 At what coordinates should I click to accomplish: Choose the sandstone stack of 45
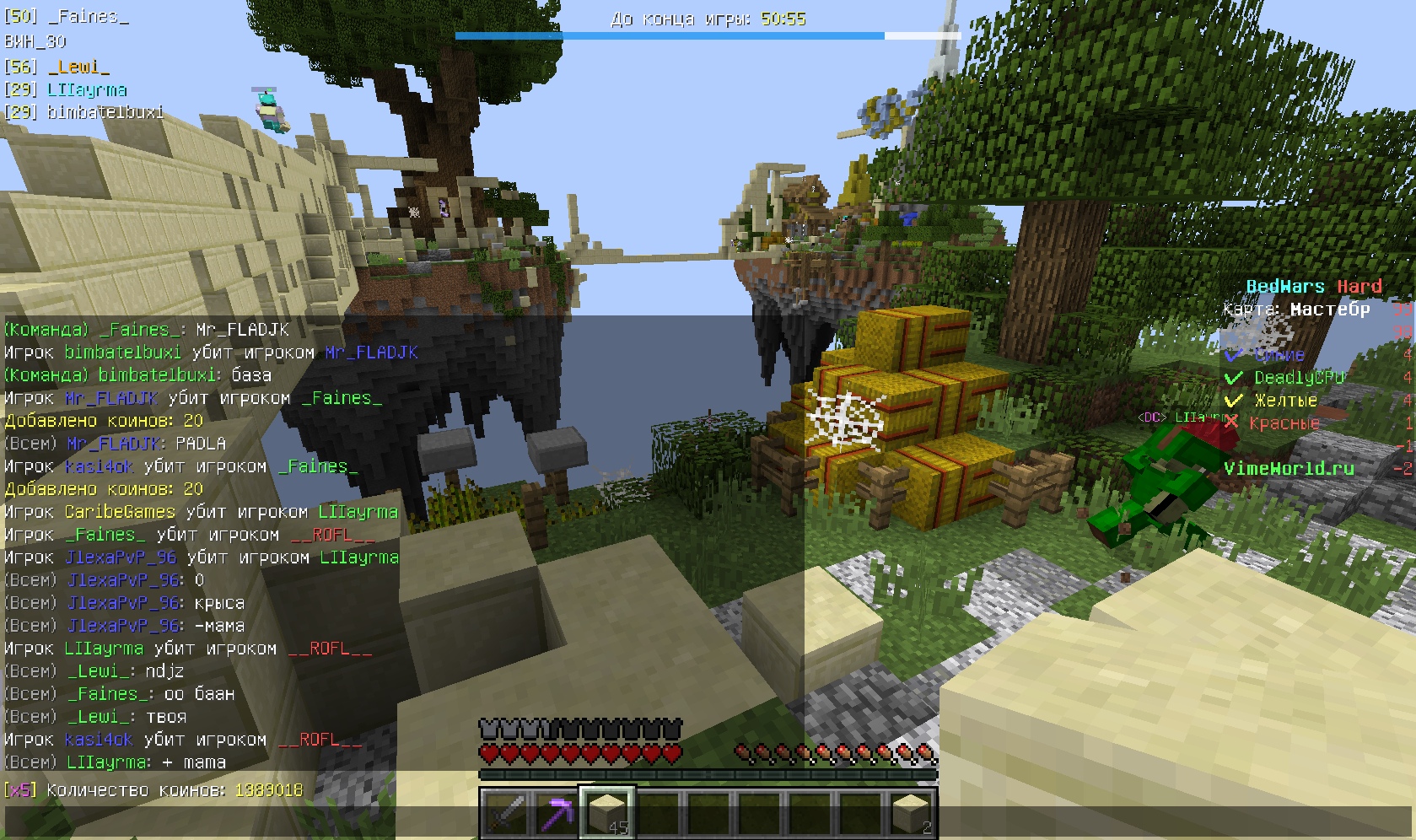click(606, 813)
